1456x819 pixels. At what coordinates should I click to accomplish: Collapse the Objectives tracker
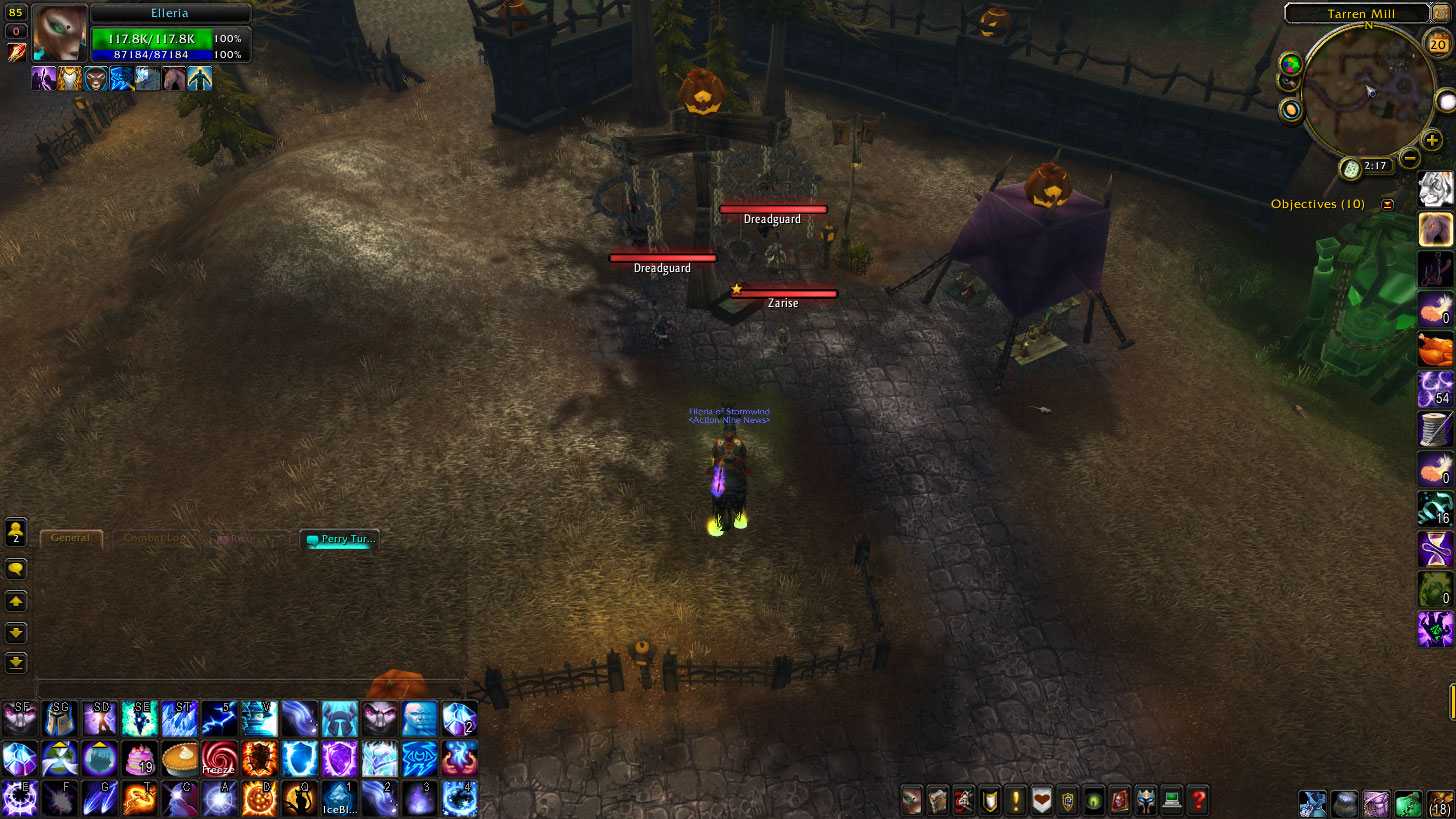click(x=1387, y=204)
